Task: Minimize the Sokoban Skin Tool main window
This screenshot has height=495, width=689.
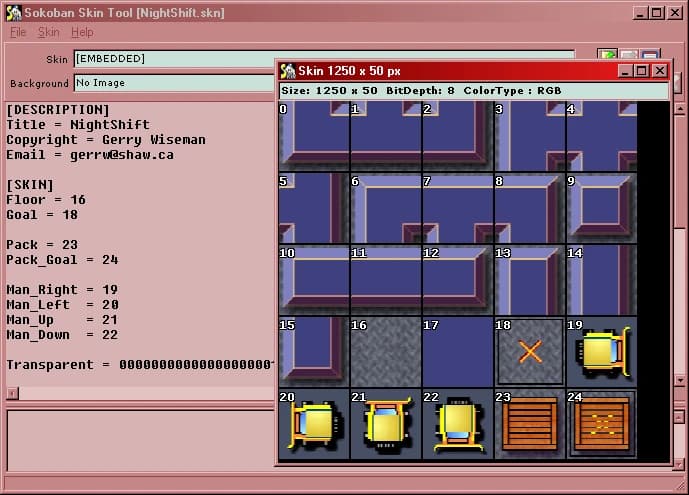Action: [640, 12]
